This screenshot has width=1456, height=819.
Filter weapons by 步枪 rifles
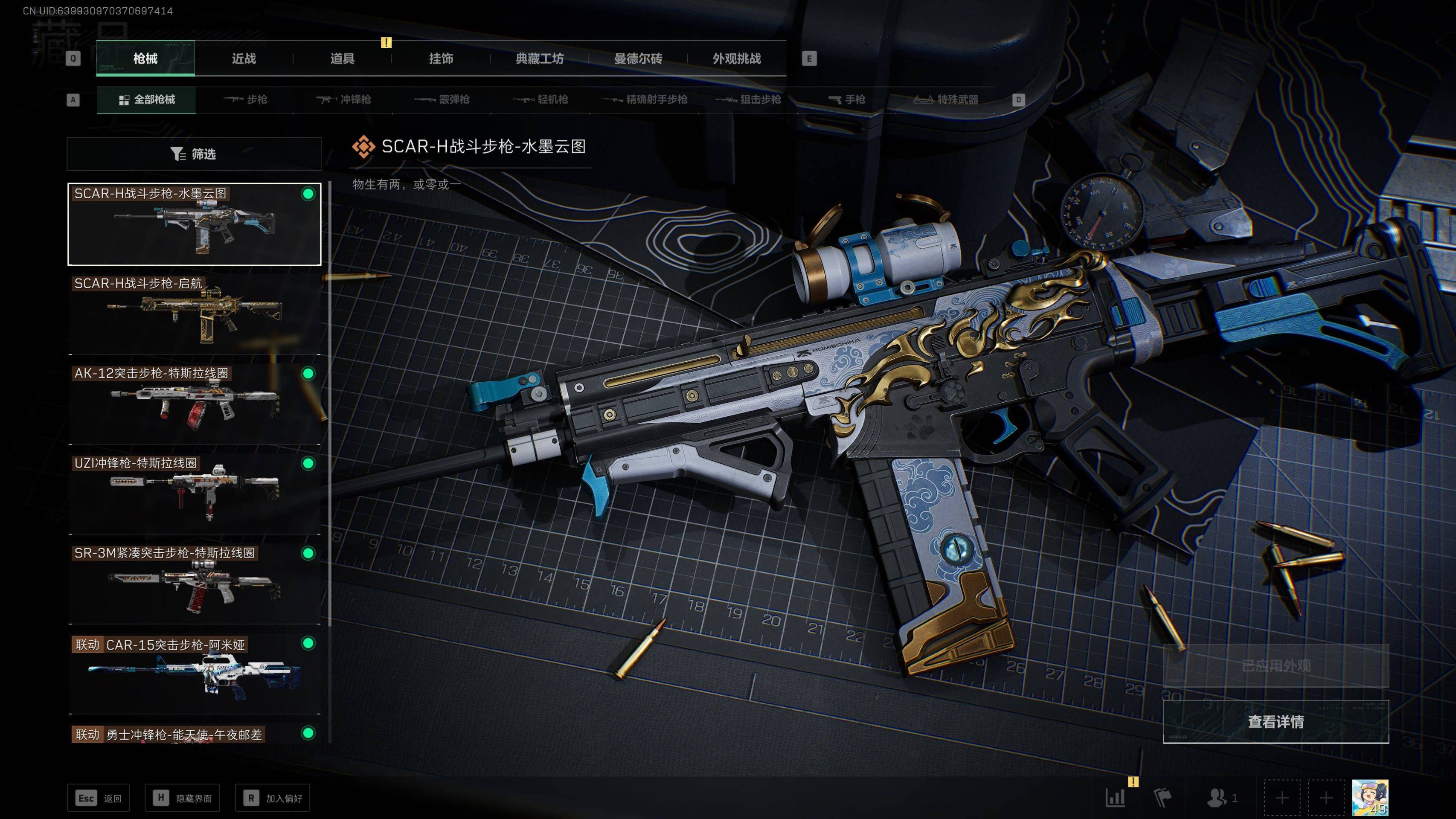246,100
